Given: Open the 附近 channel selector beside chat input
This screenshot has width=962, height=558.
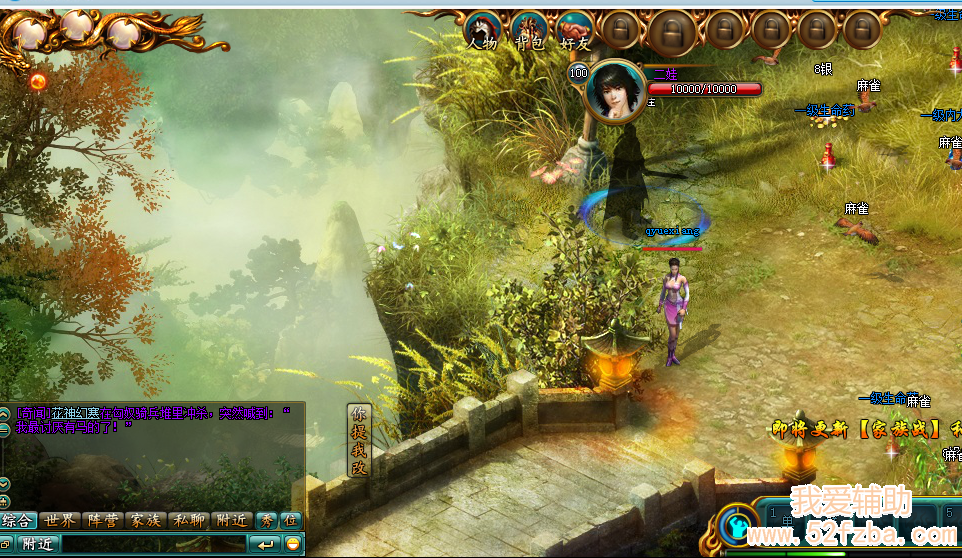Looking at the screenshot, I should click(x=36, y=544).
